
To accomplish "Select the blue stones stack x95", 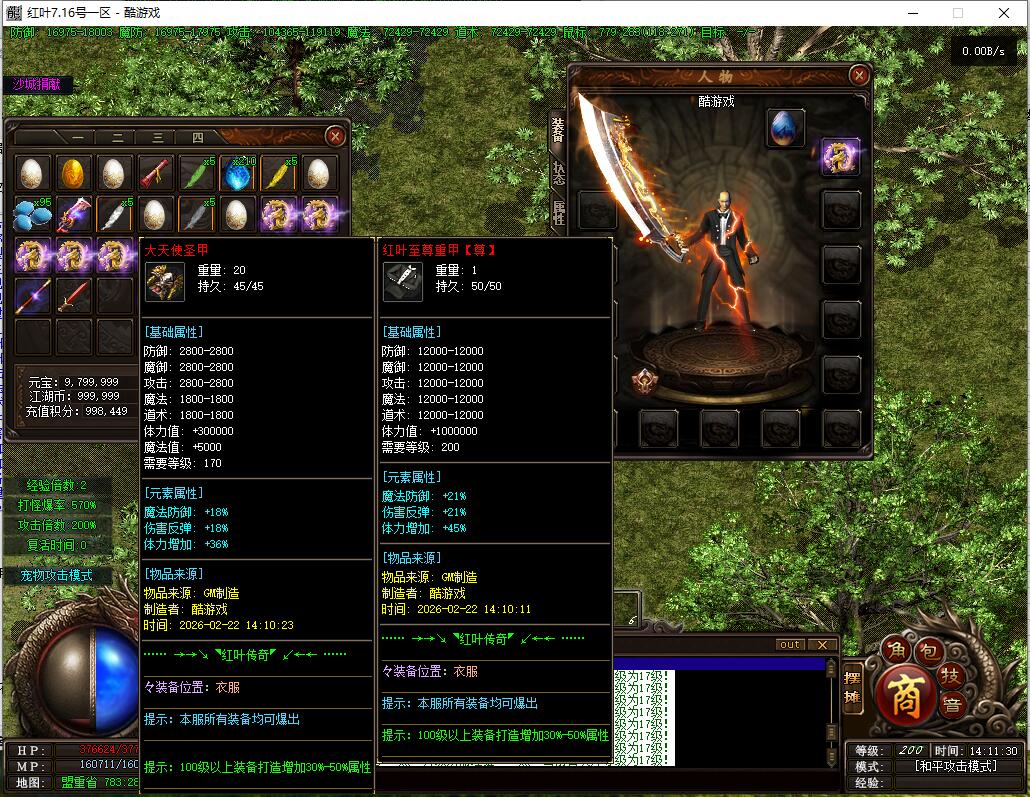I will pos(33,214).
